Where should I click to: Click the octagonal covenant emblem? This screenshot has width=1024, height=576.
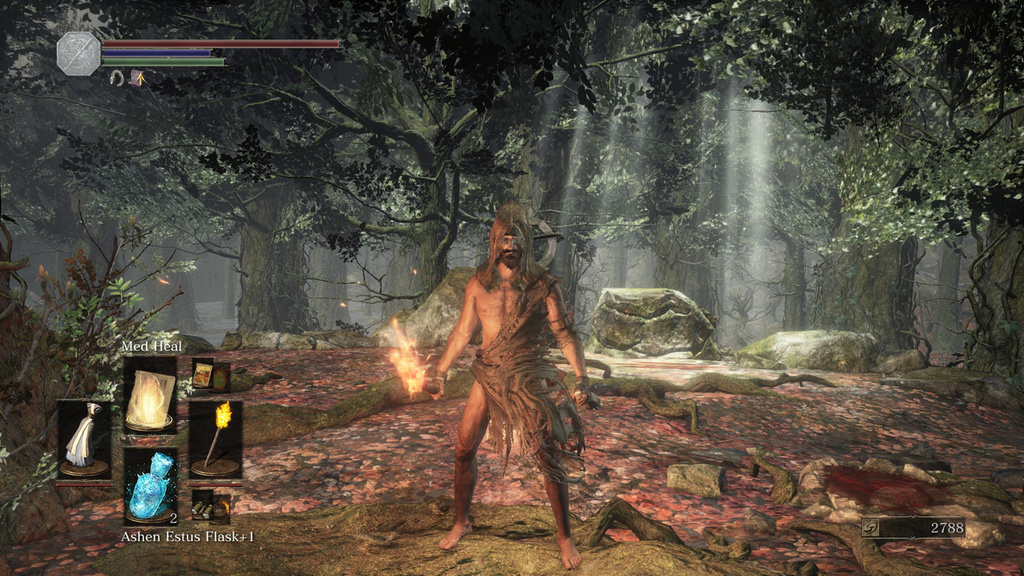pyautogui.click(x=78, y=54)
